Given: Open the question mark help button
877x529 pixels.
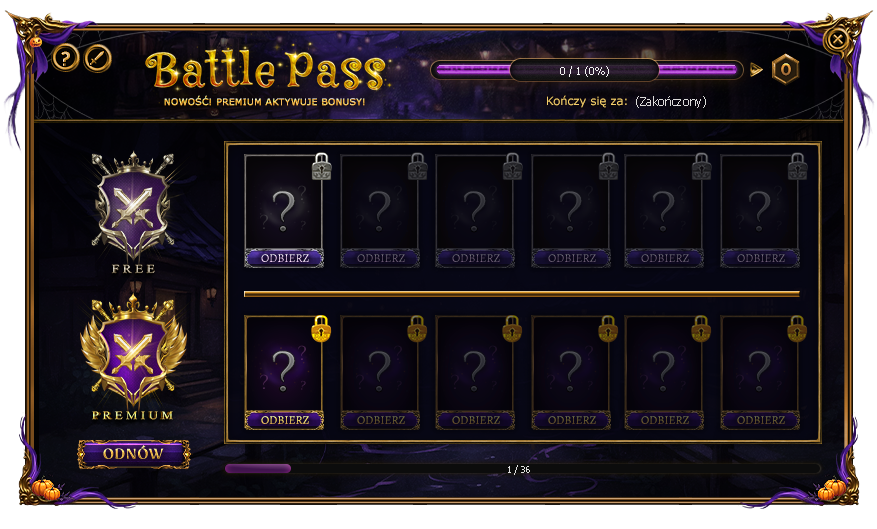Looking at the screenshot, I should point(65,58).
